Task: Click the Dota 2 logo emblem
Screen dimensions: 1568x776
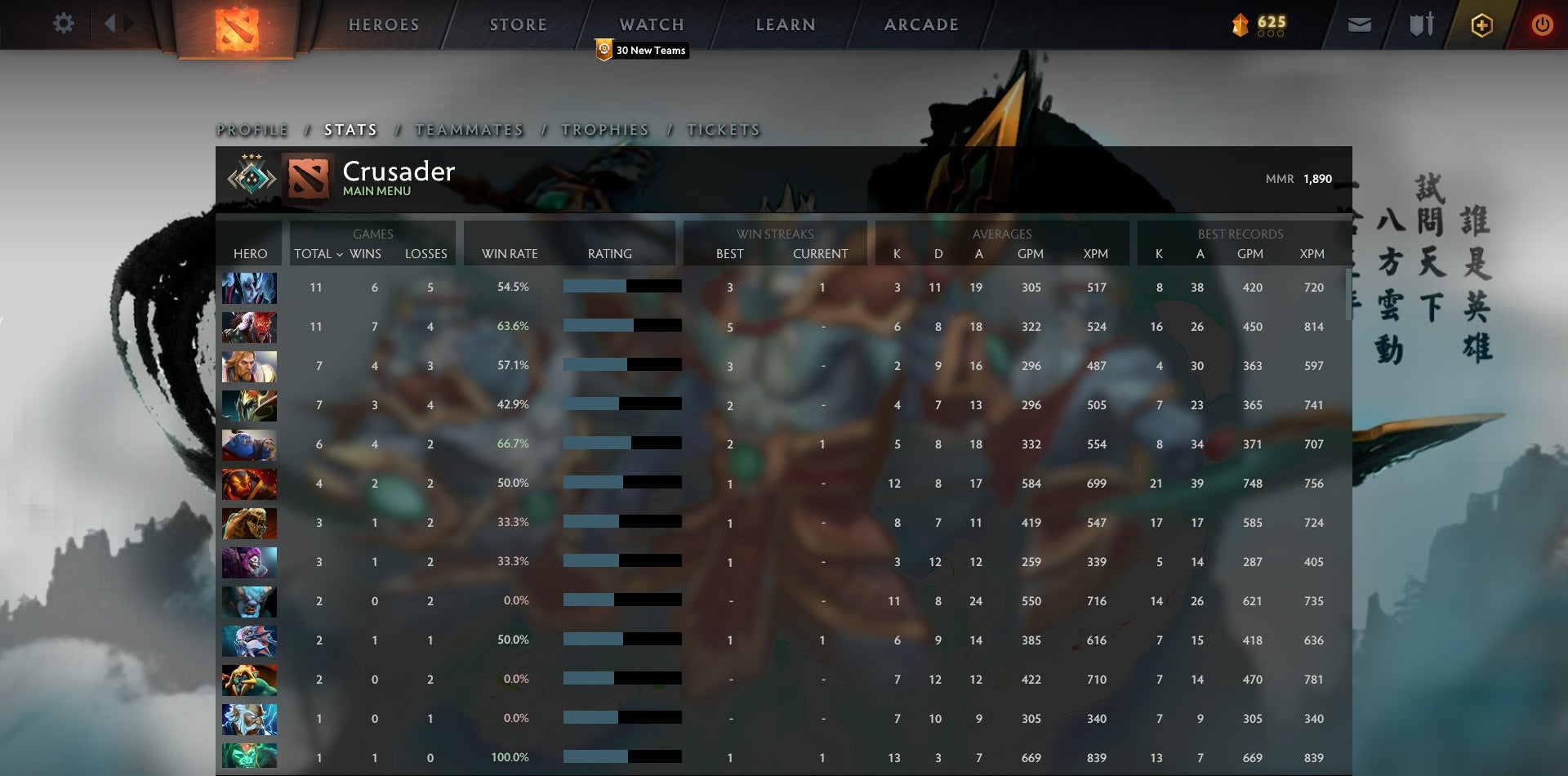Action: [235, 25]
